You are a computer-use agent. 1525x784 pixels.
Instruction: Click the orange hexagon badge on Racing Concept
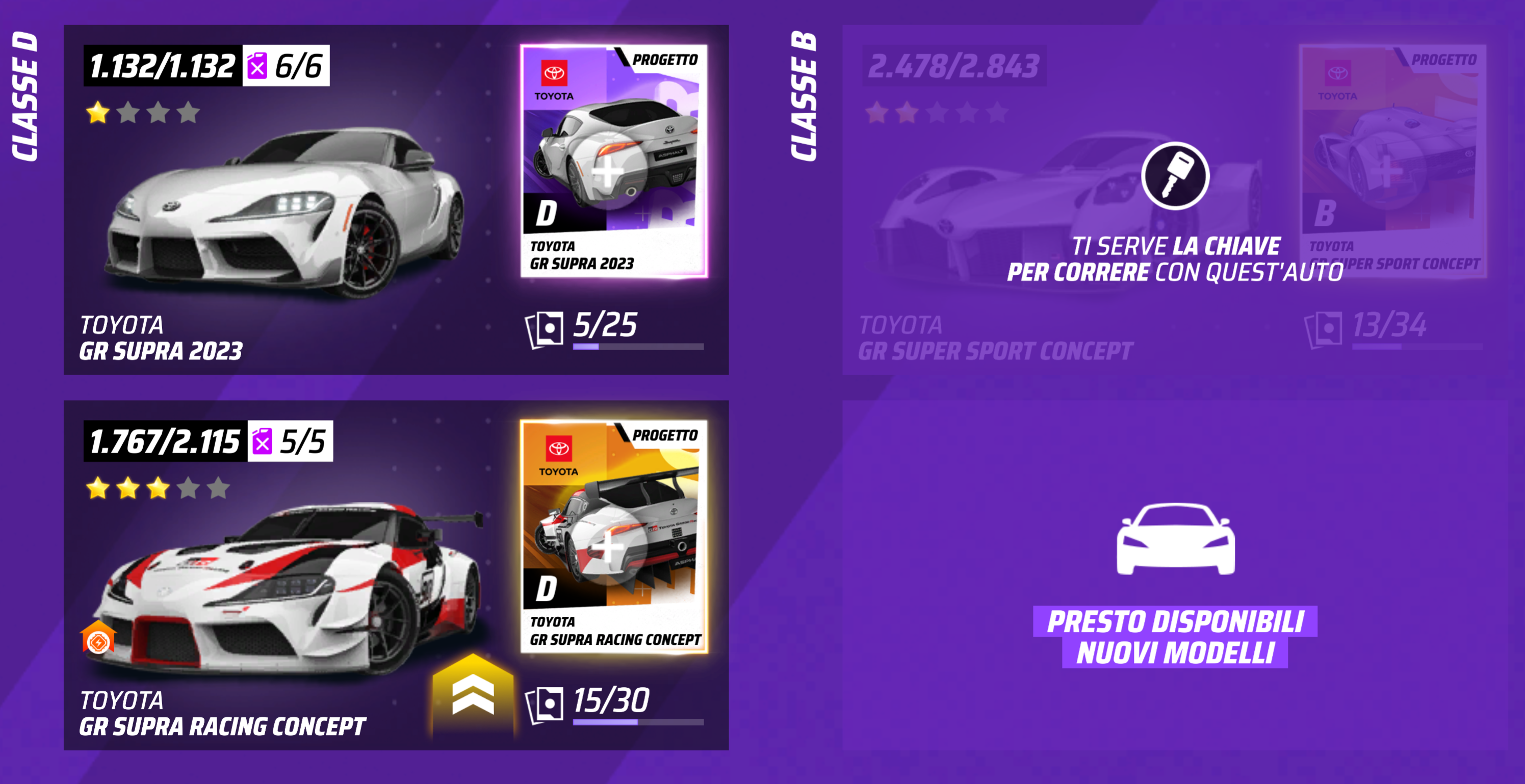click(98, 639)
